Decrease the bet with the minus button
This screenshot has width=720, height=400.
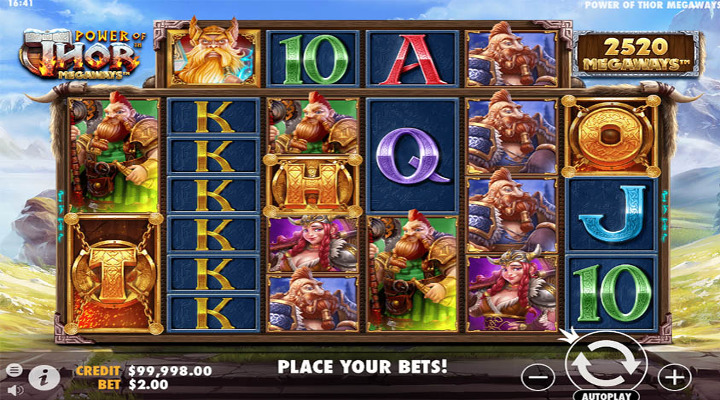(x=538, y=377)
